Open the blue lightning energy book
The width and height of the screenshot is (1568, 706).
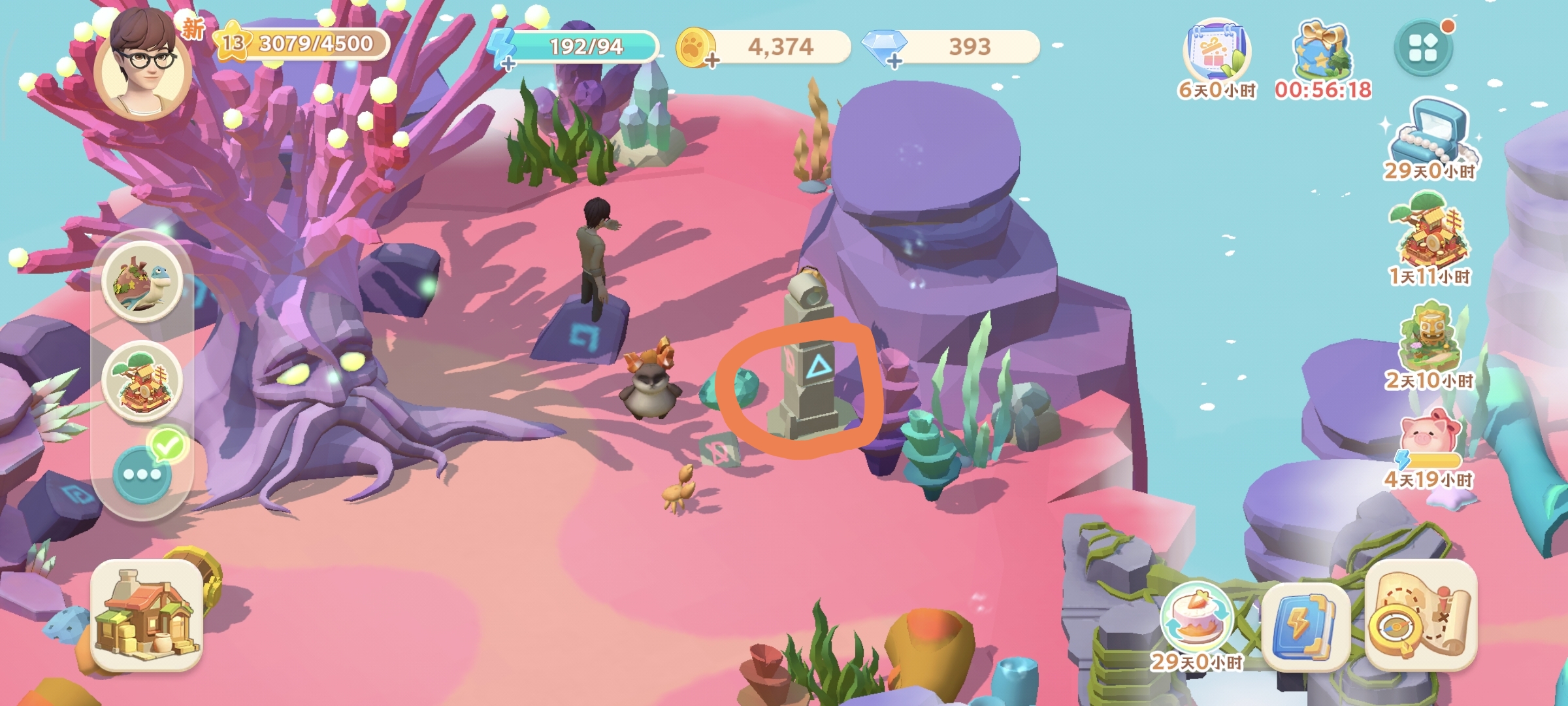(1305, 624)
